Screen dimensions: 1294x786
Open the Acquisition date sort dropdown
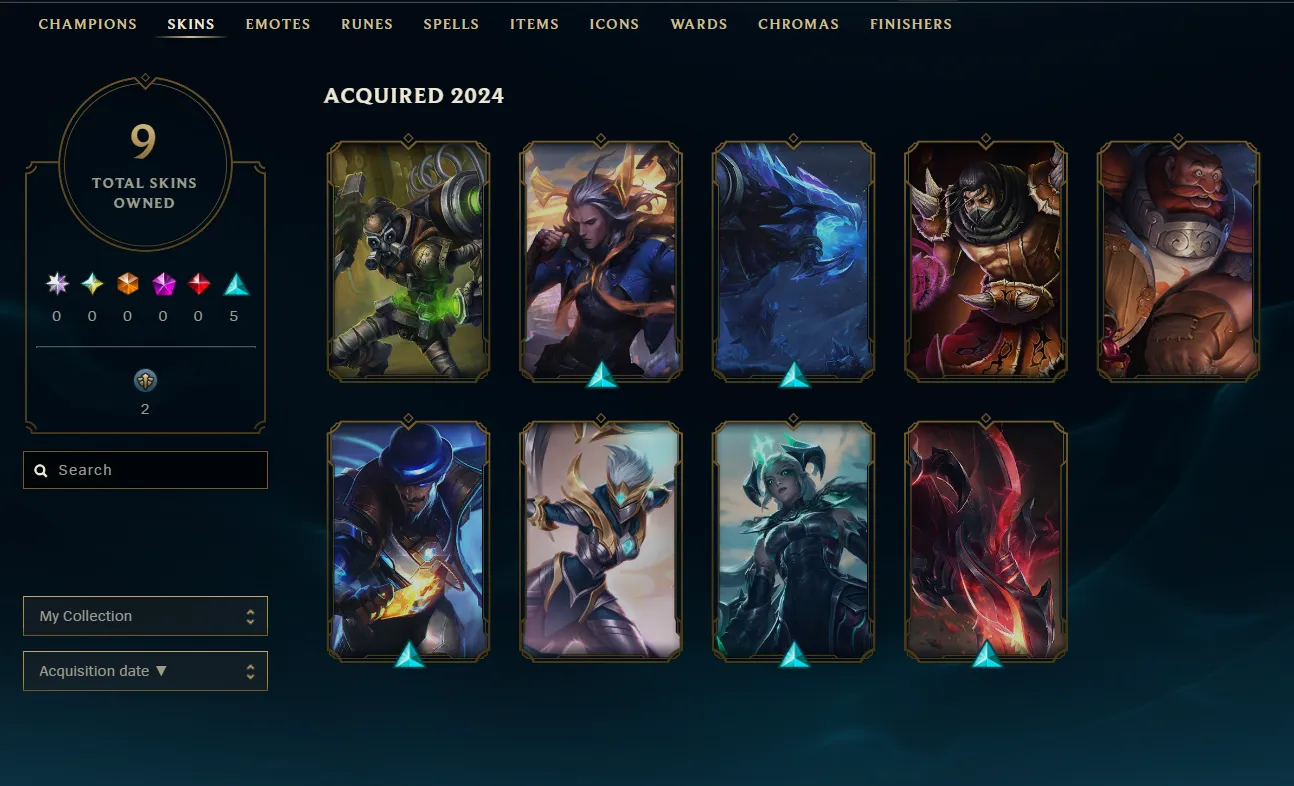point(145,671)
